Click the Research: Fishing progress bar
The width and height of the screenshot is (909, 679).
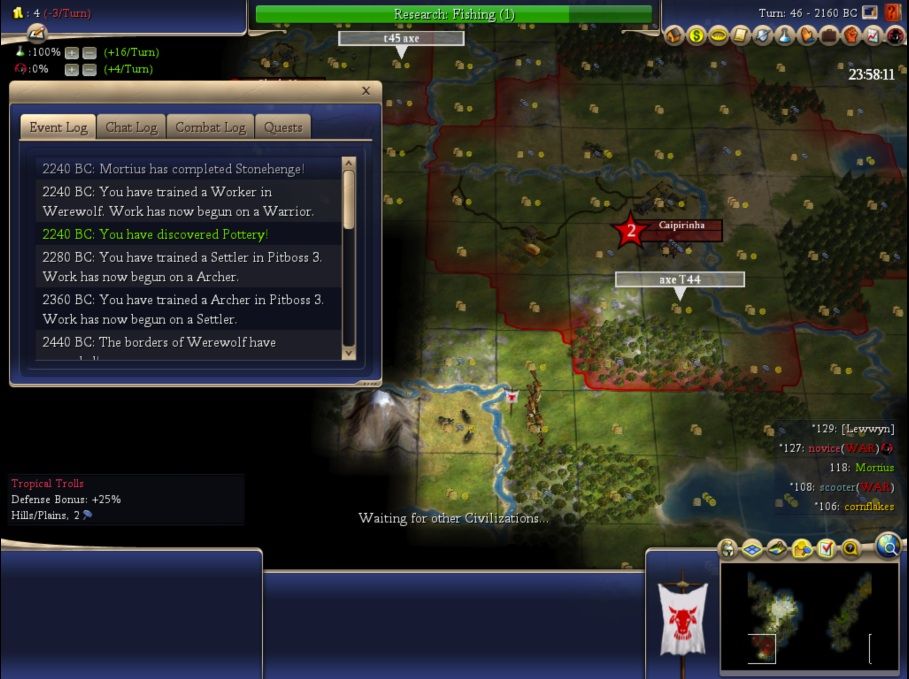tap(453, 14)
